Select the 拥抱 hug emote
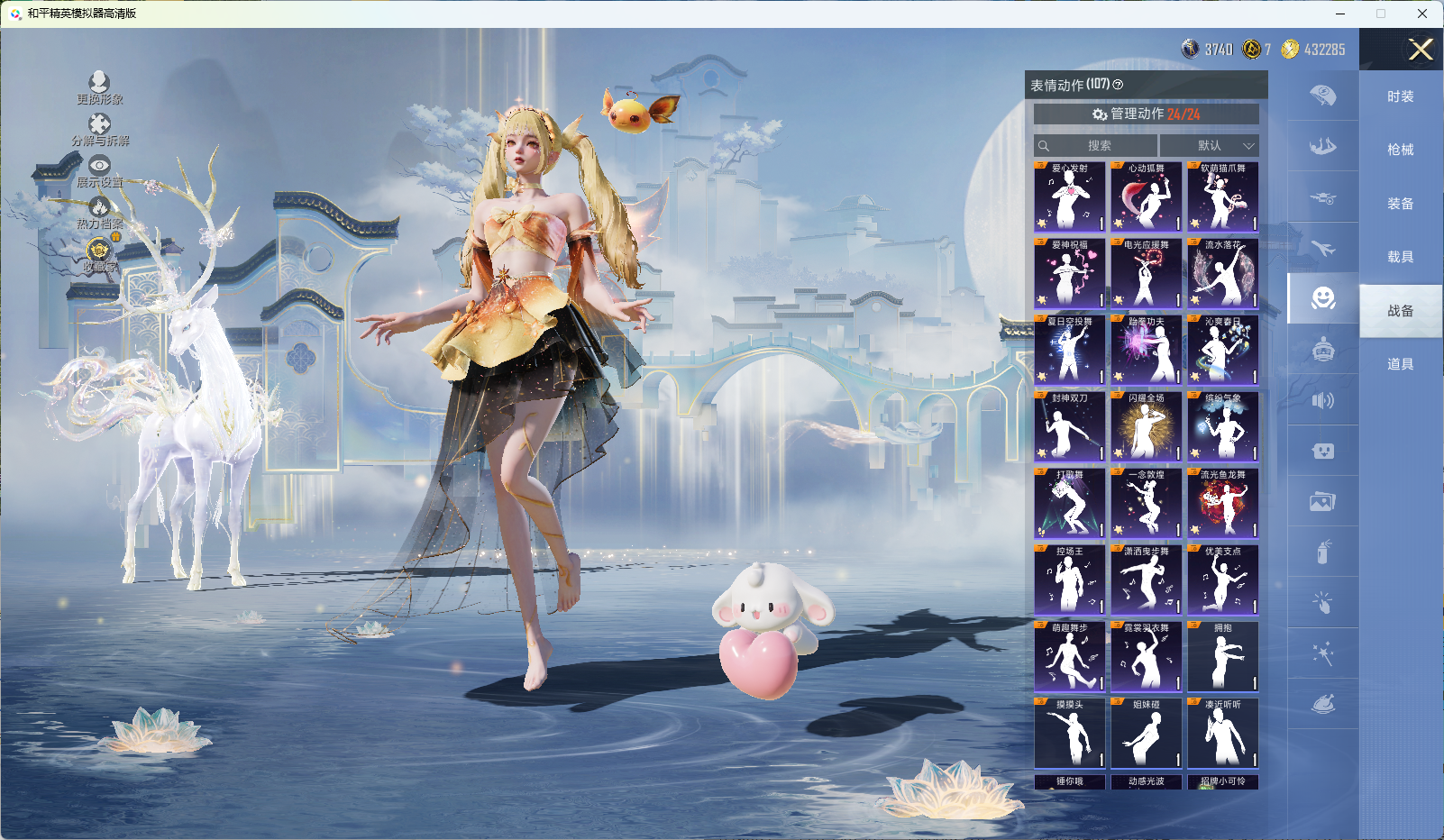This screenshot has width=1444, height=840. (x=1223, y=657)
